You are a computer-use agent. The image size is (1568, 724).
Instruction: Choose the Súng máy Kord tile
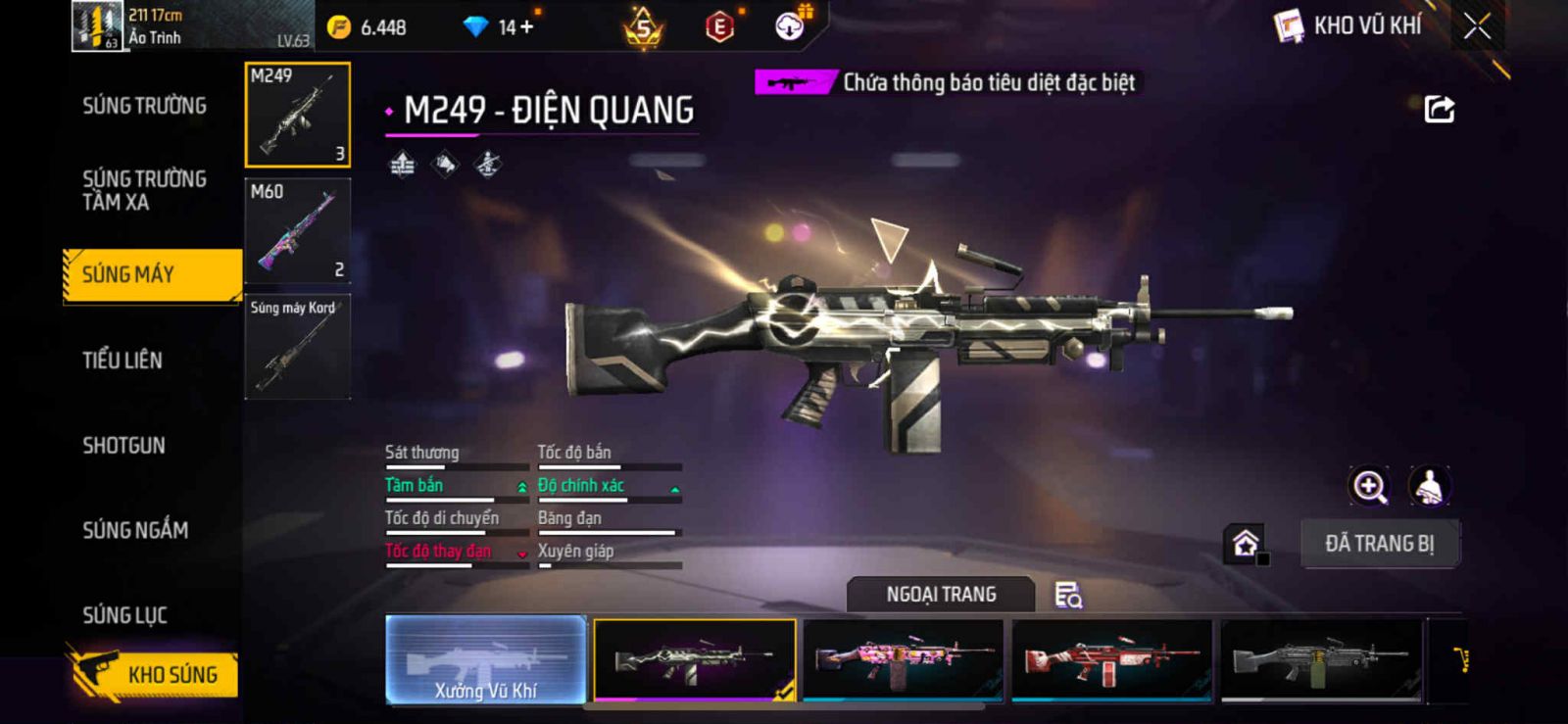[x=297, y=347]
